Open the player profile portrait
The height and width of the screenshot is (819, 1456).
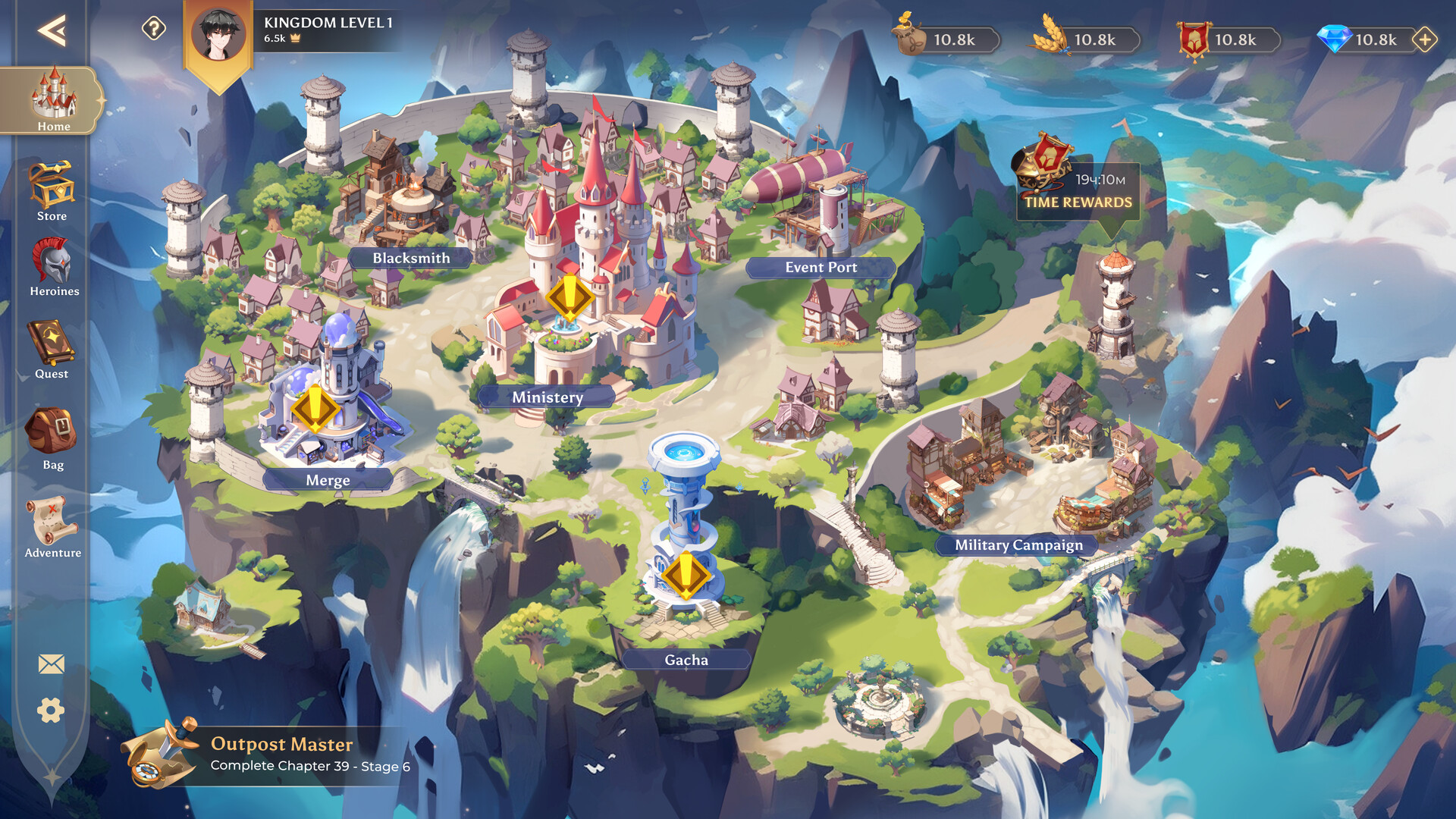218,35
